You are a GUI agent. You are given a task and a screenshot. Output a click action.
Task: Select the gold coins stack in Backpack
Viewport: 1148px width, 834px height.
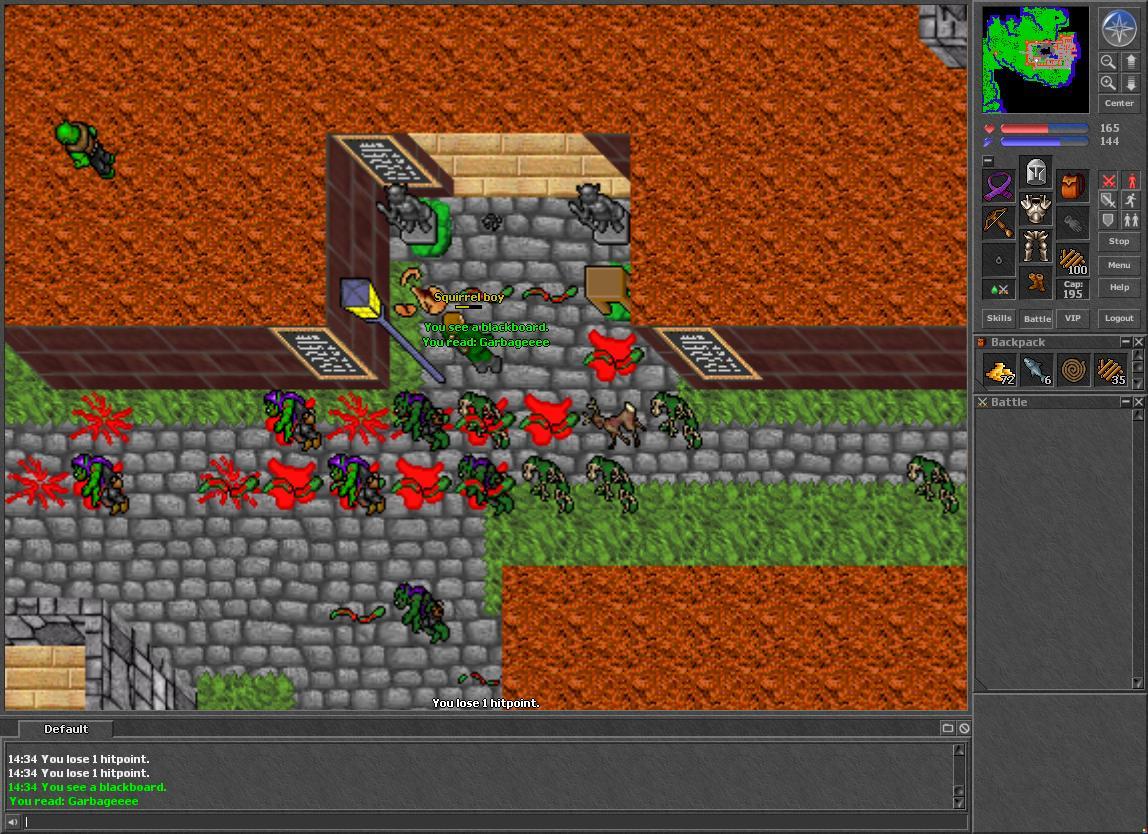point(999,371)
